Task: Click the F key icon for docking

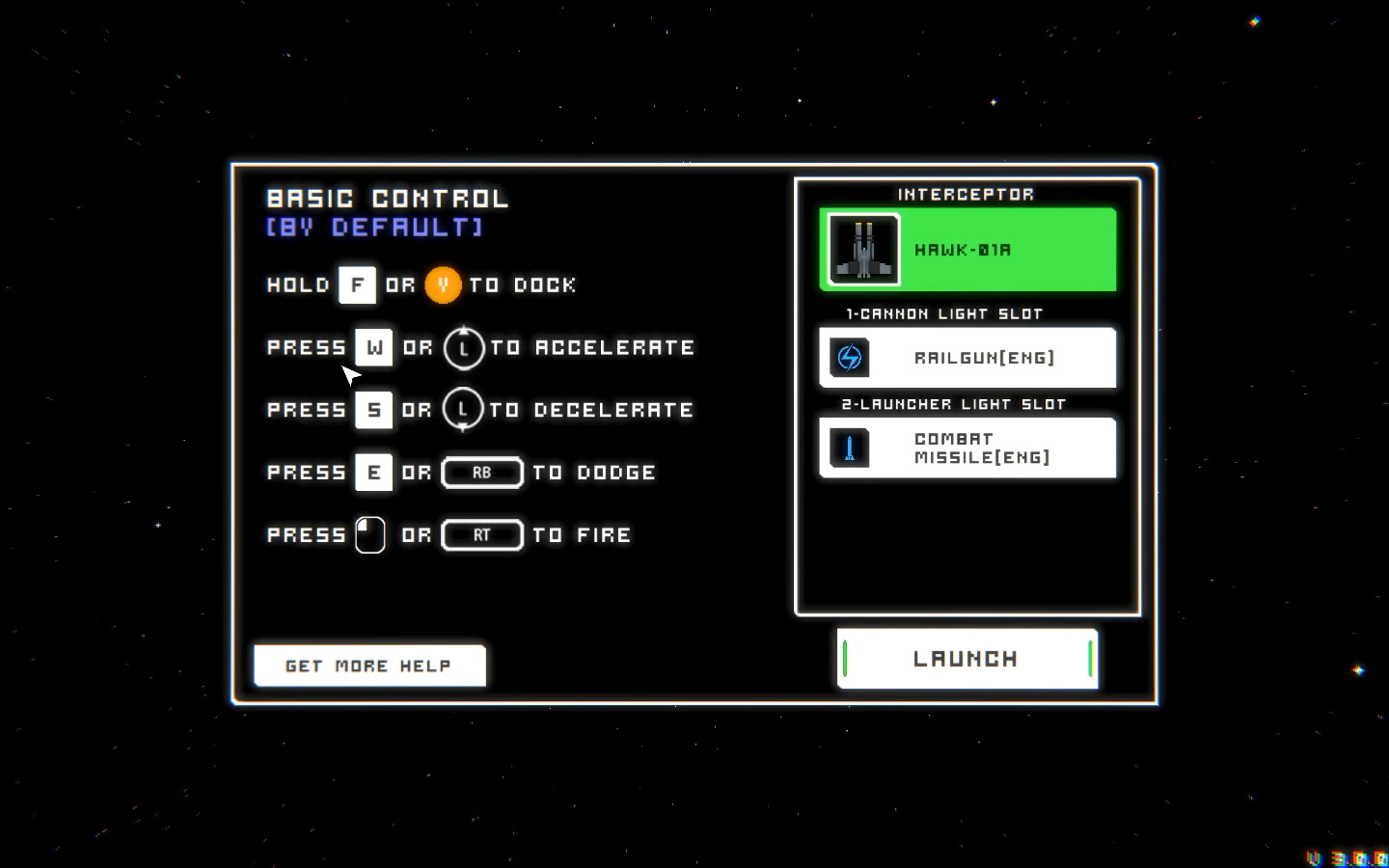Action: point(357,285)
